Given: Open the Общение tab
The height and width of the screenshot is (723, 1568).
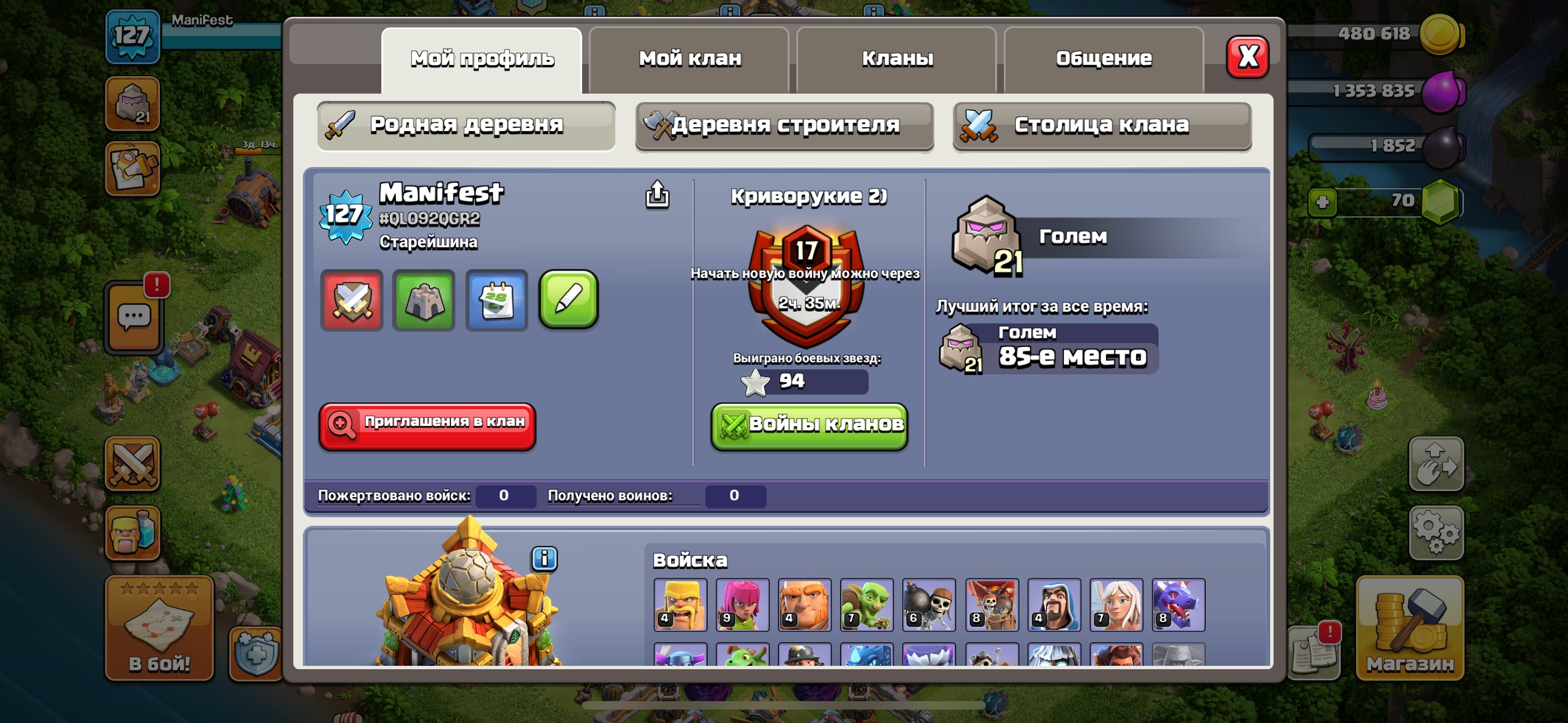Looking at the screenshot, I should 1103,57.
